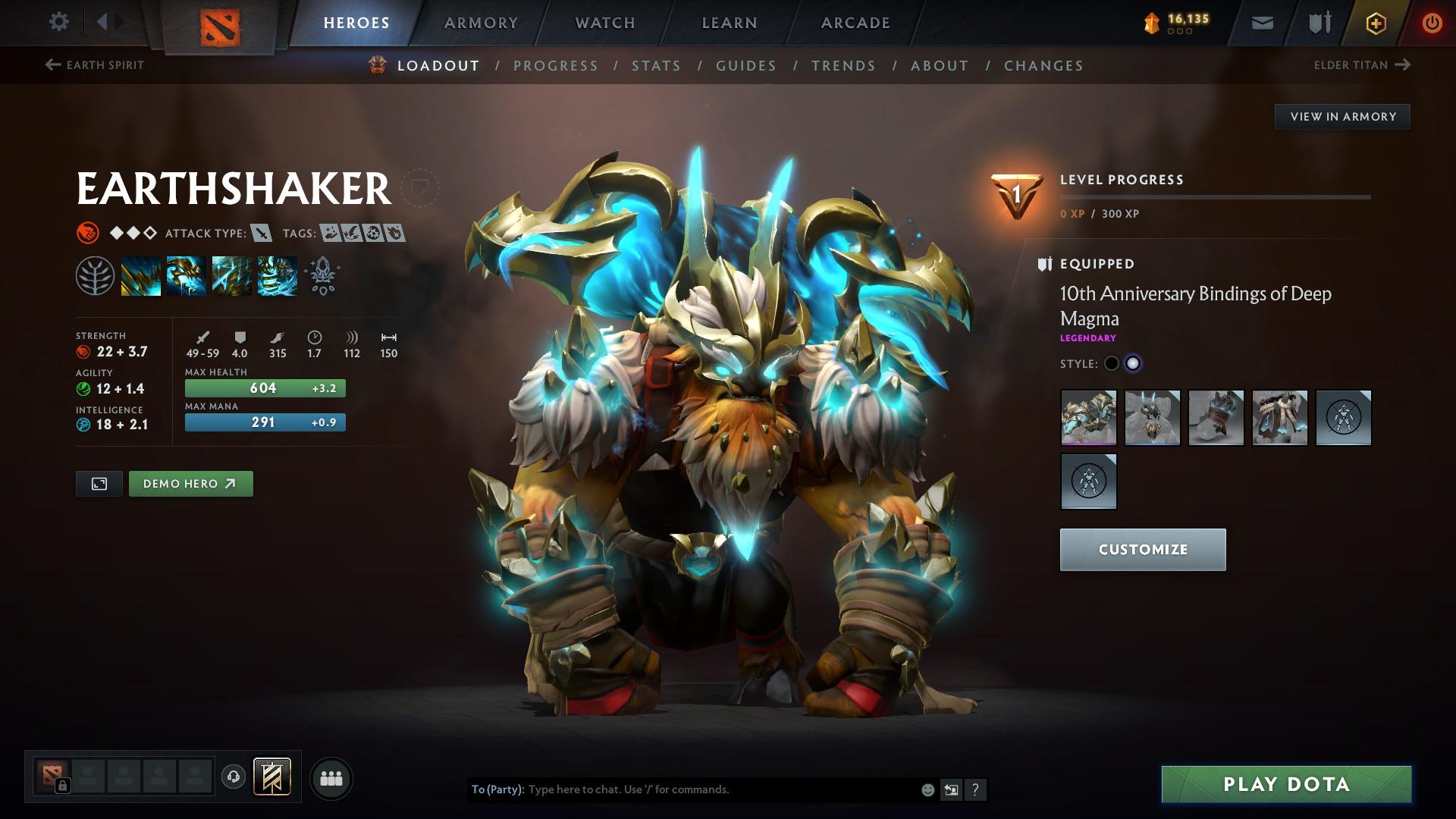
Task: Open VIEW IN ARMORY
Action: pos(1342,116)
